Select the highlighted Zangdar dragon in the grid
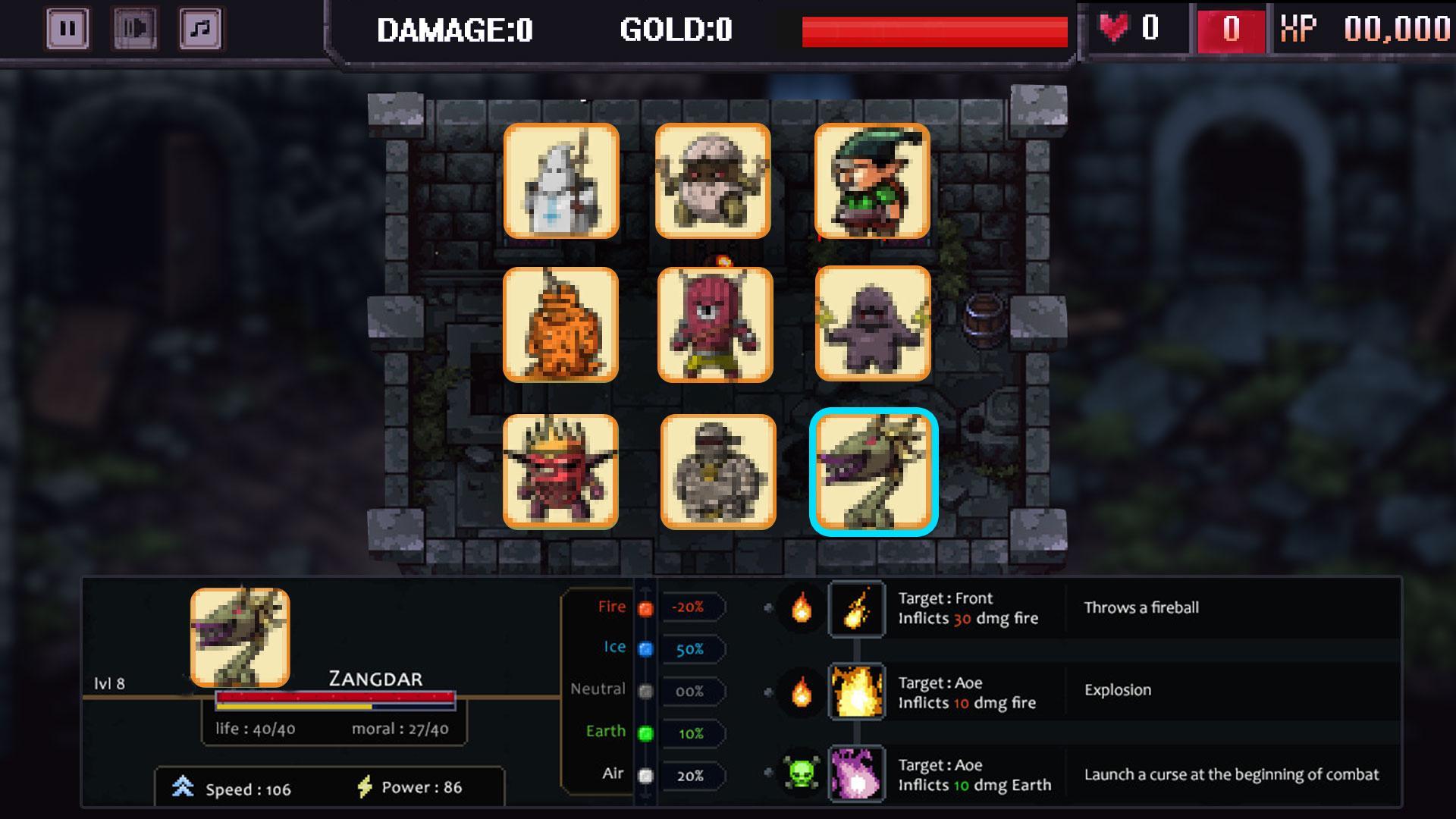 tap(872, 470)
